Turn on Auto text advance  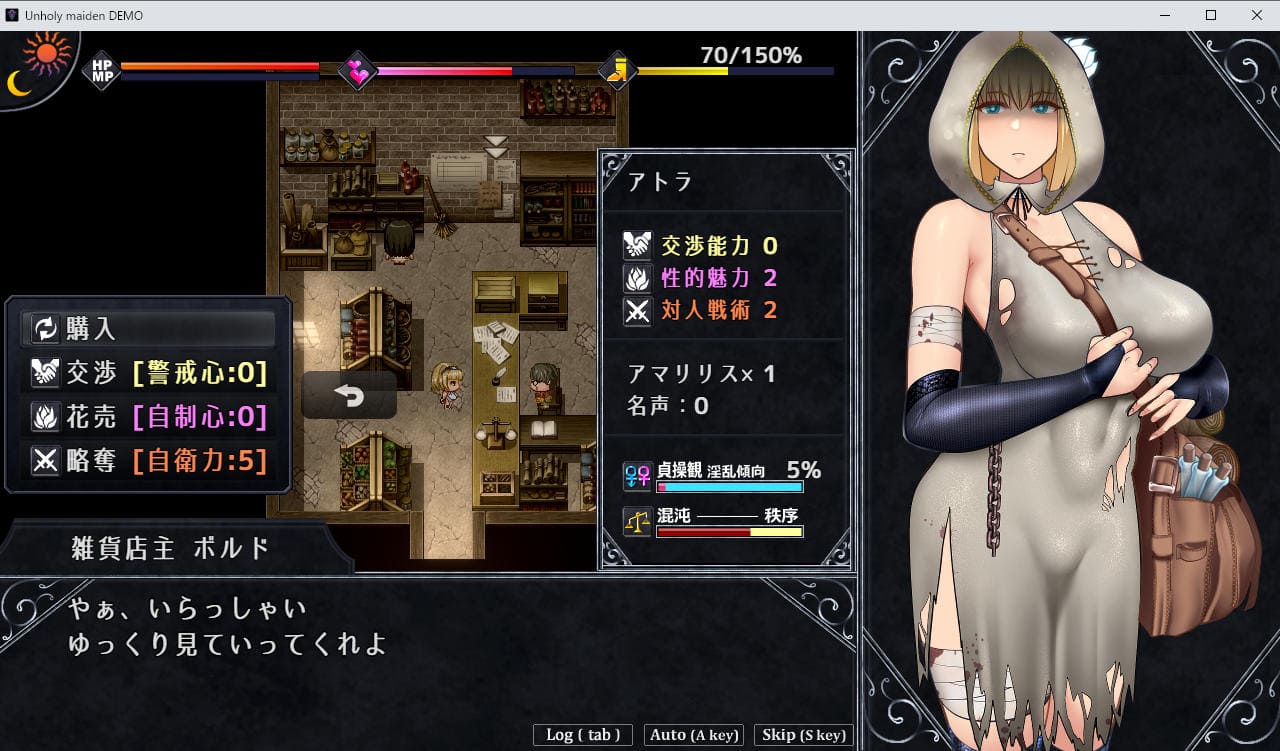[694, 735]
